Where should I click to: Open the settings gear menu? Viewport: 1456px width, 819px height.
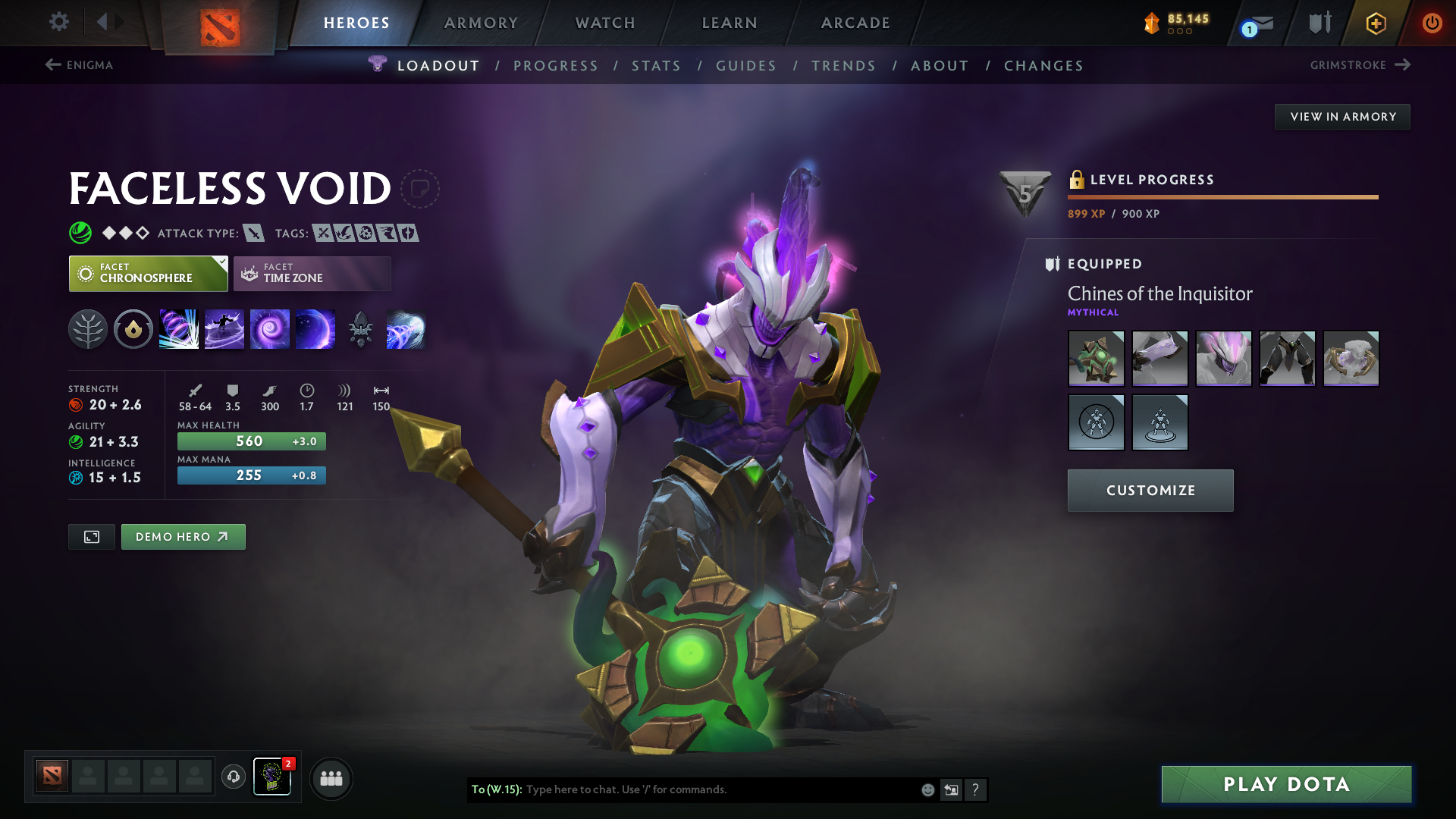[x=59, y=22]
